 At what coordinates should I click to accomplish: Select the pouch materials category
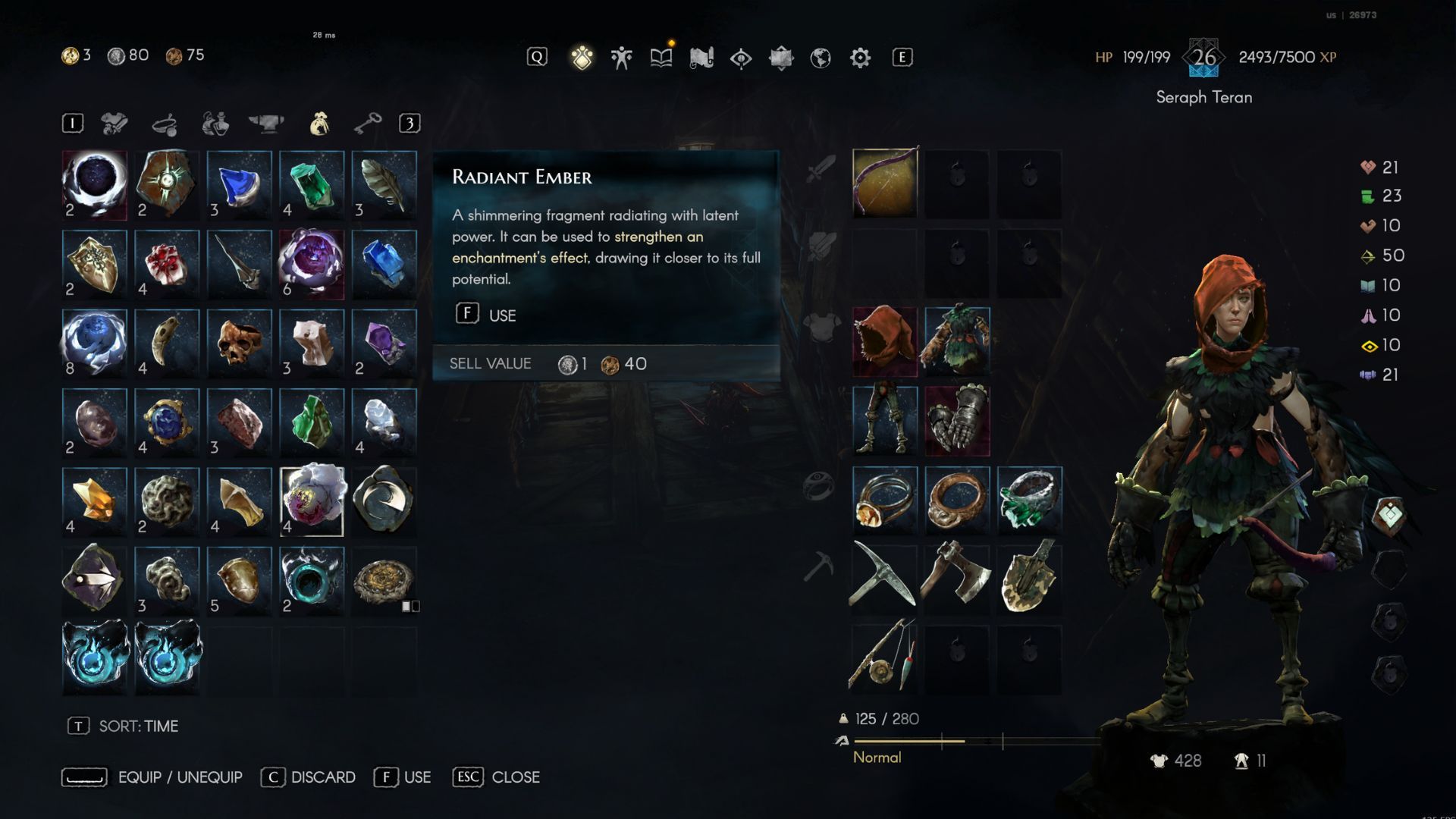coord(319,123)
